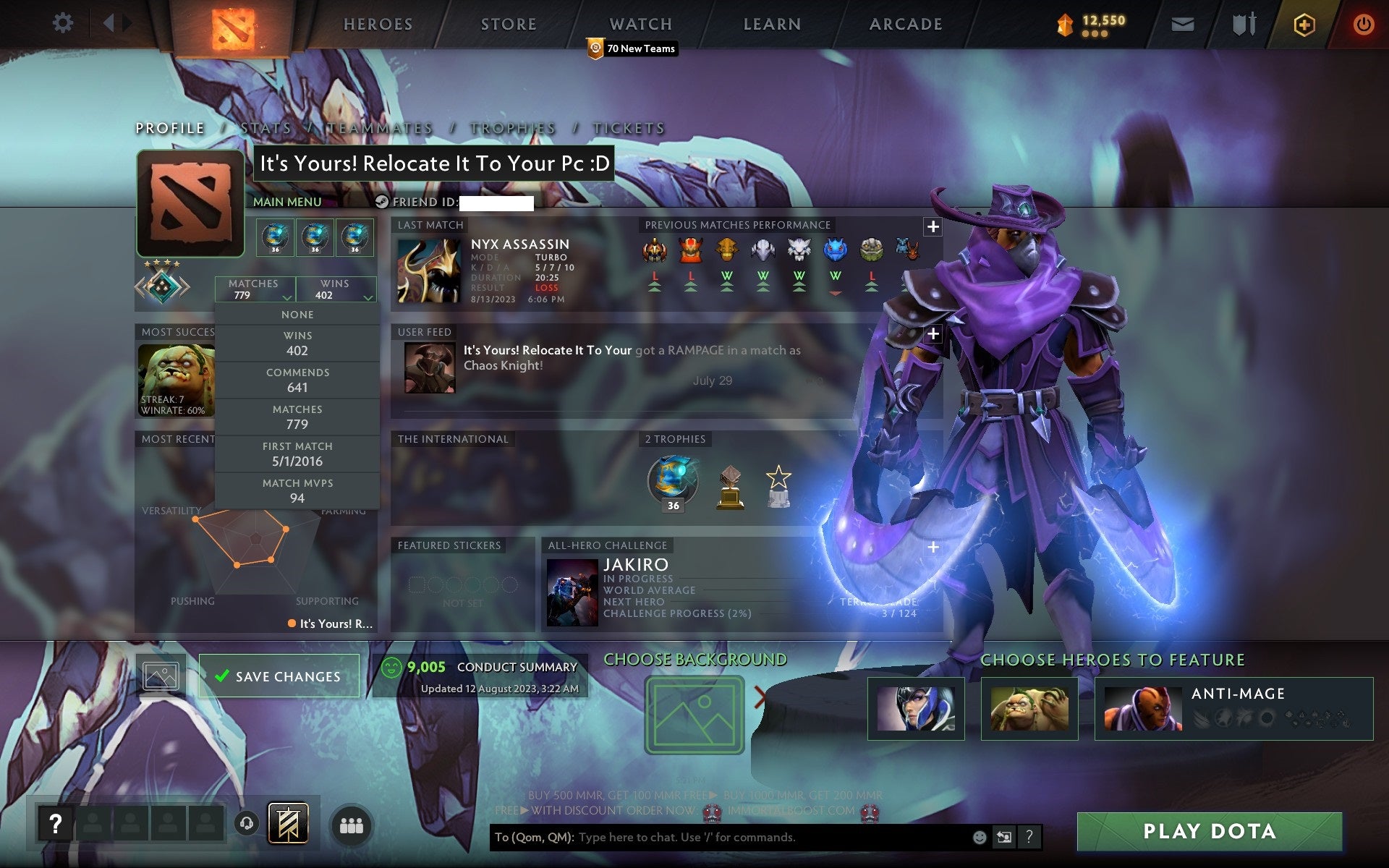Screen dimensions: 1389x868
Task: Select the Pudge featured hero thumbnail
Action: click(1030, 708)
